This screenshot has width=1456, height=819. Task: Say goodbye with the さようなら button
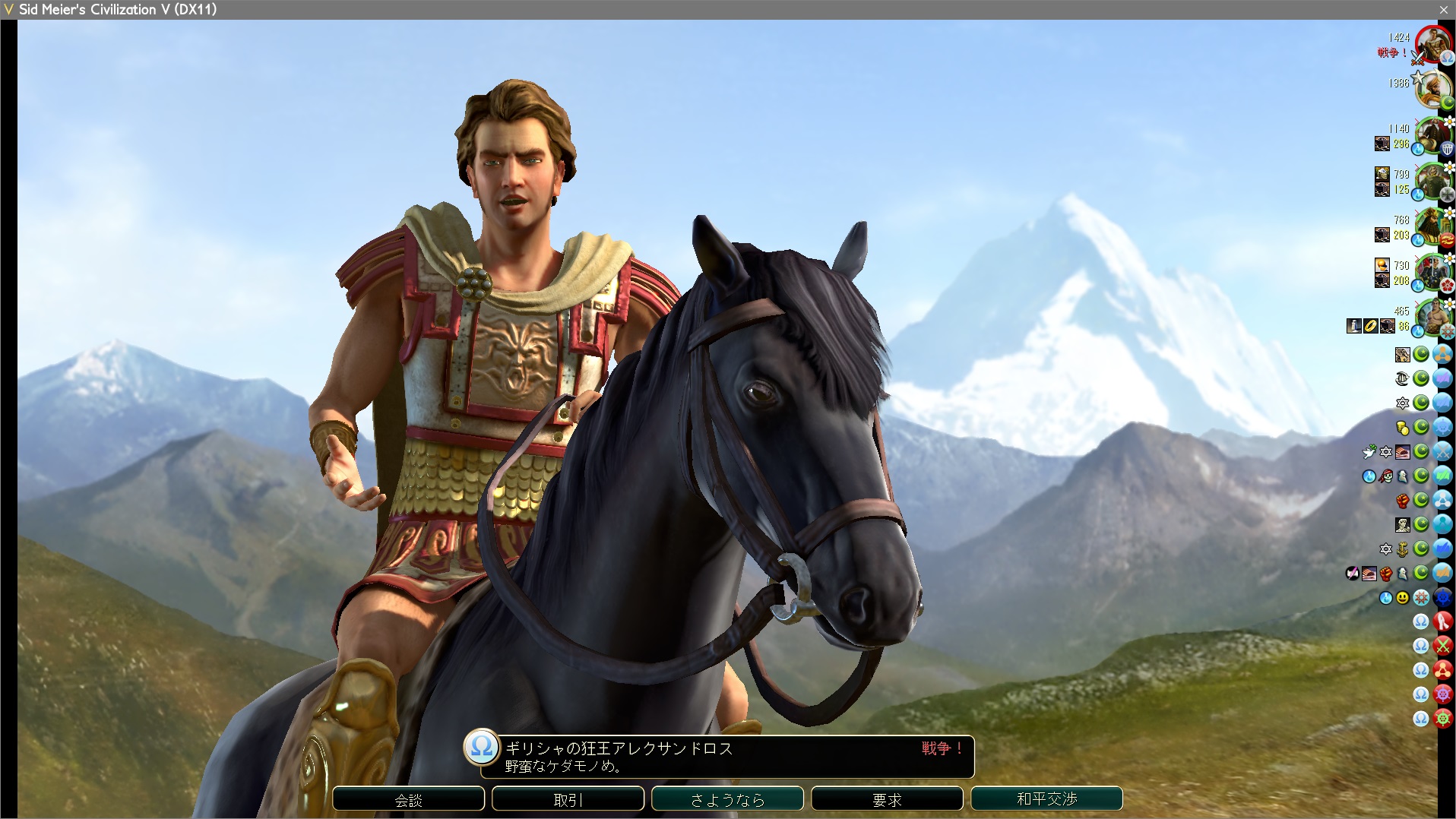click(727, 799)
